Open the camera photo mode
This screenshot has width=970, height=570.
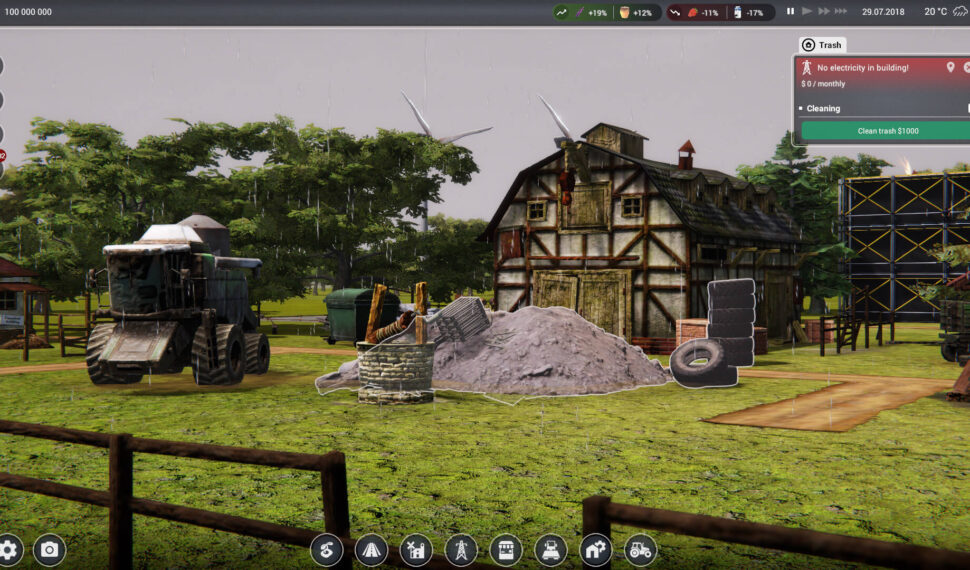tap(49, 549)
